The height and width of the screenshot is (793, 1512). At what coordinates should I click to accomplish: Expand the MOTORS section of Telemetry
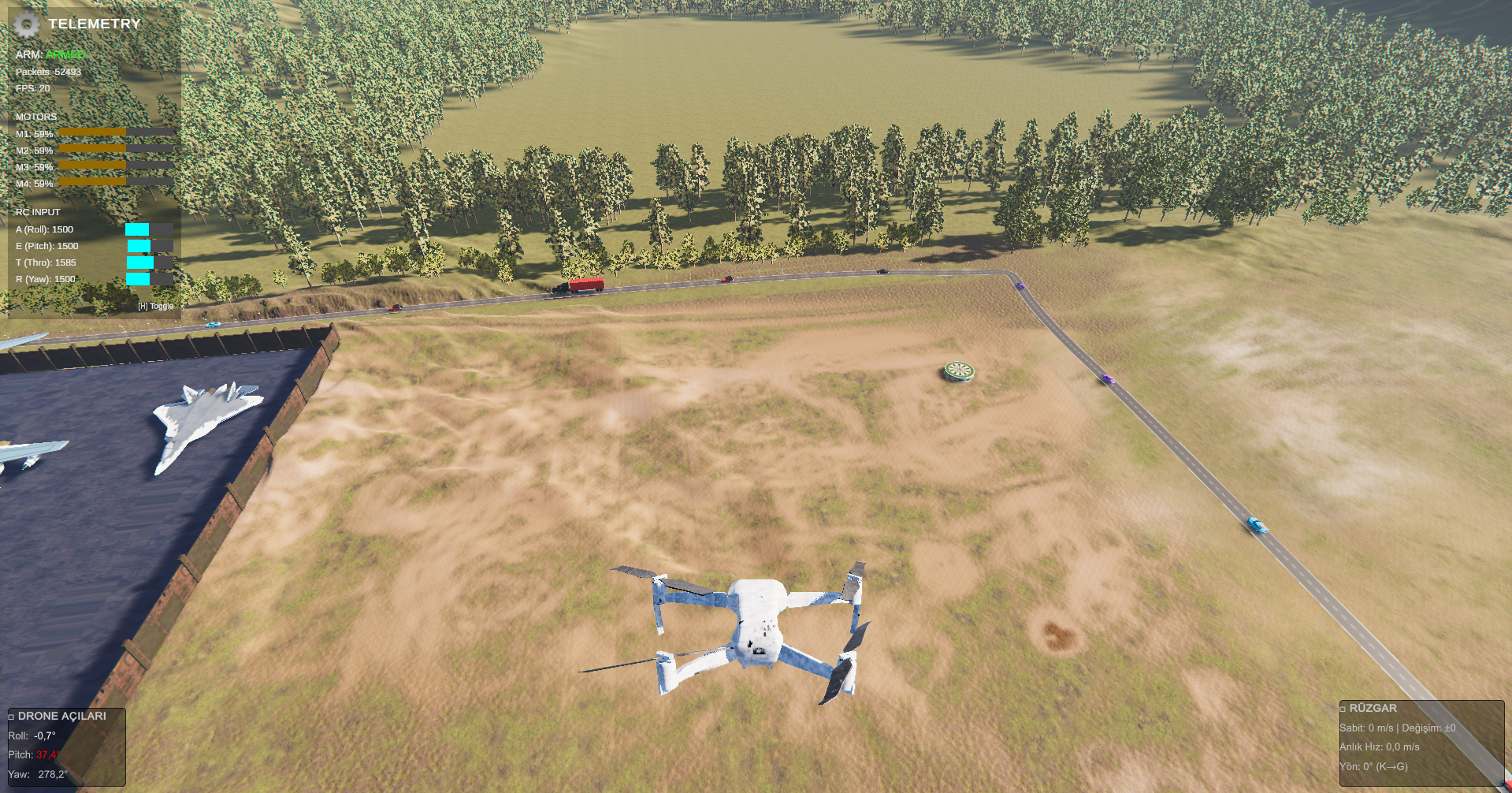pos(36,116)
